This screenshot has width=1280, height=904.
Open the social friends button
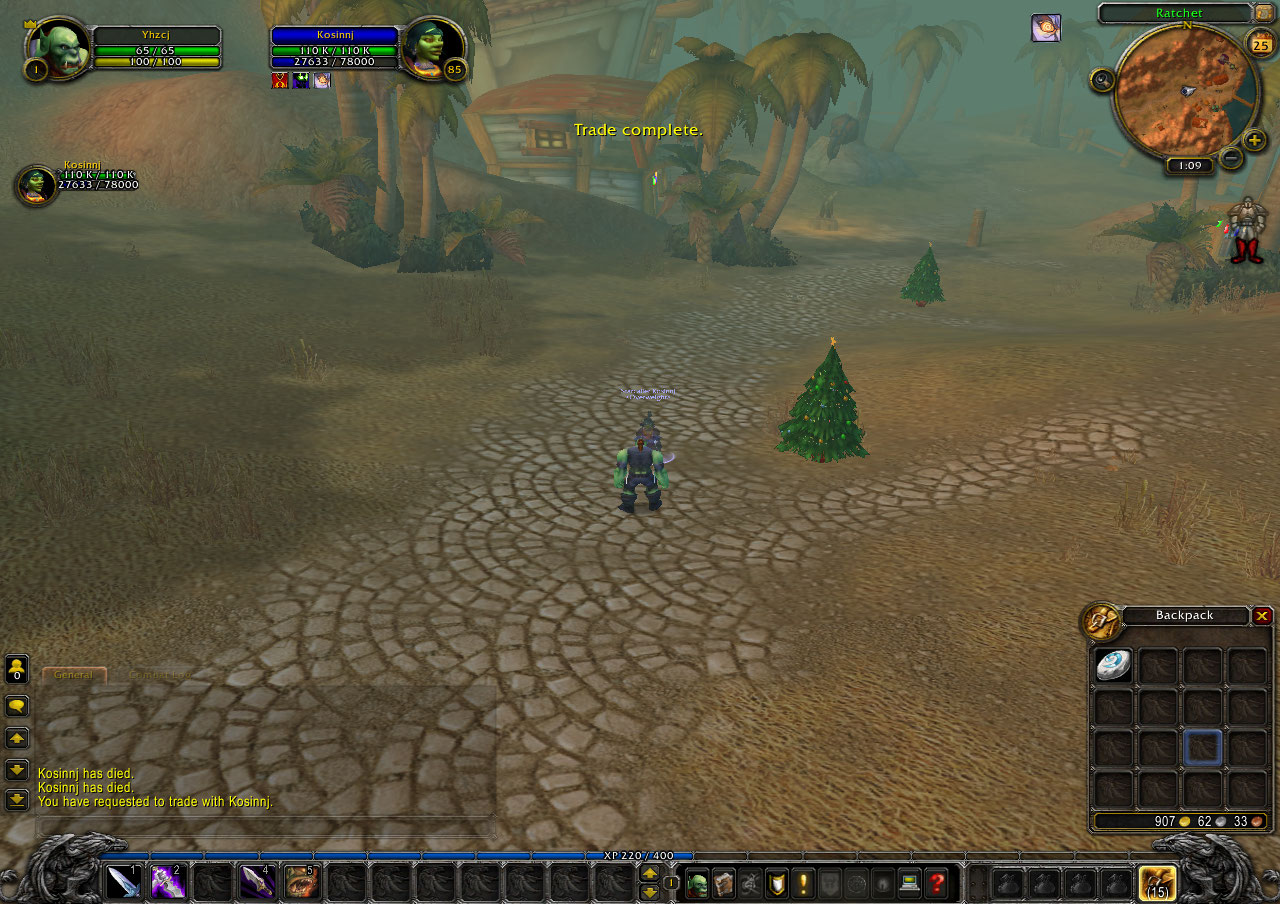pos(17,668)
